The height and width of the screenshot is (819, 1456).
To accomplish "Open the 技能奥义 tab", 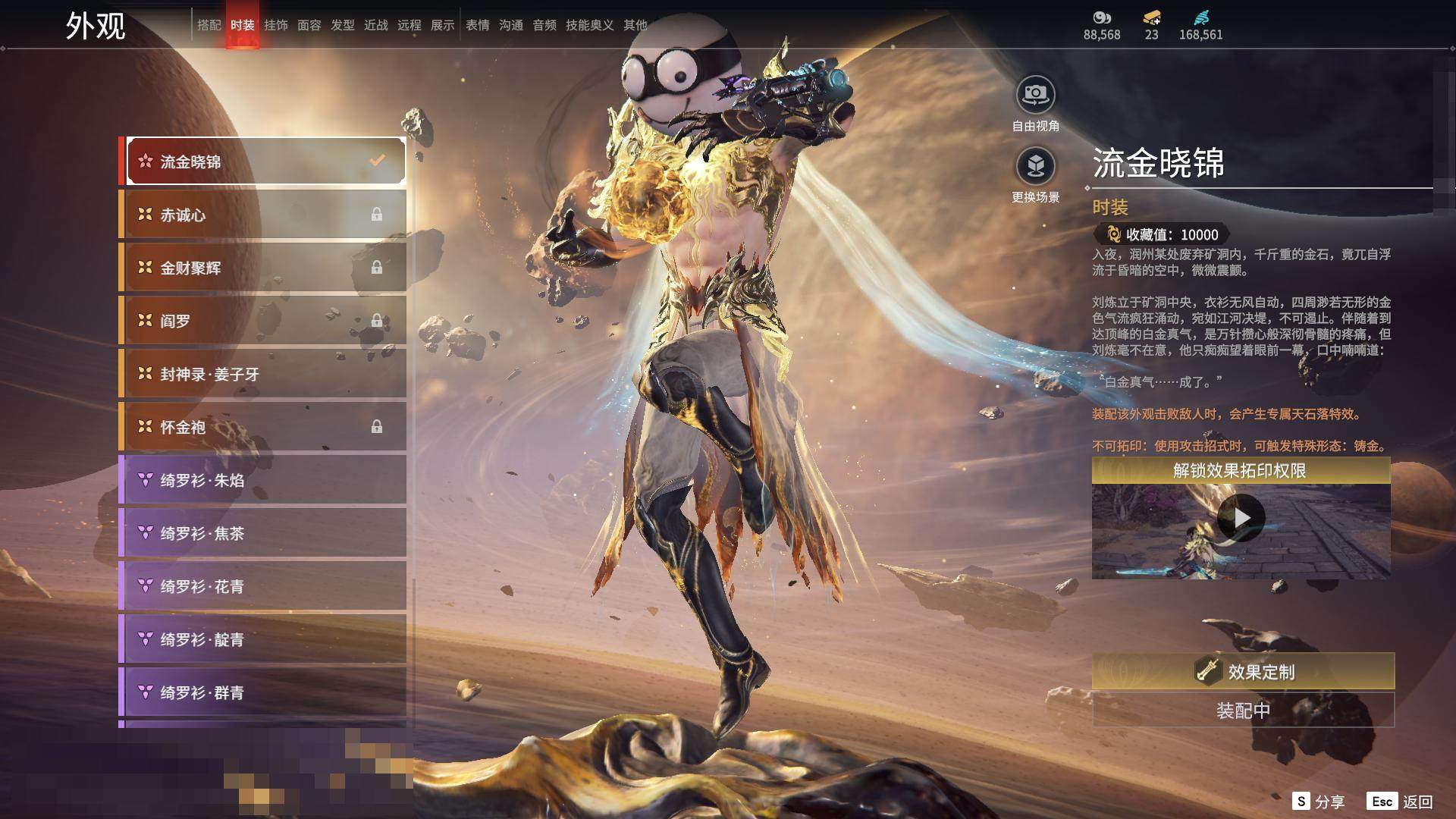I will [x=589, y=25].
